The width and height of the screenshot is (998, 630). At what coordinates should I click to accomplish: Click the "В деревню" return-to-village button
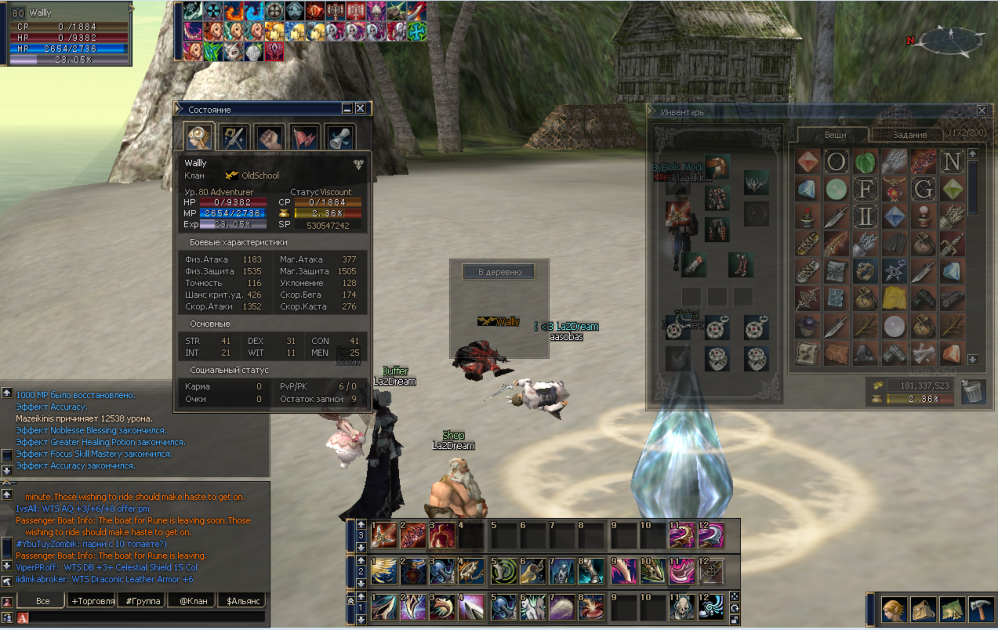pyautogui.click(x=498, y=271)
